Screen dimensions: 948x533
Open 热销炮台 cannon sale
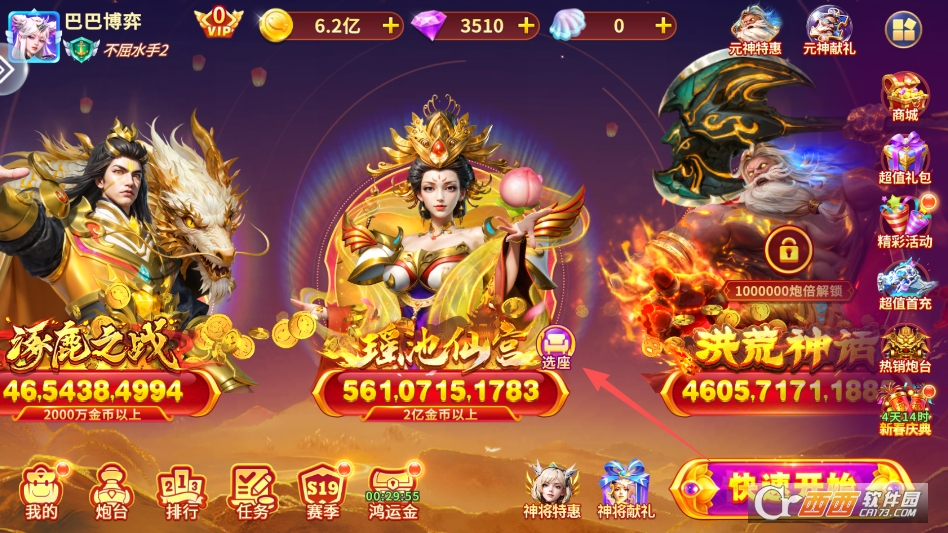pyautogui.click(x=904, y=348)
